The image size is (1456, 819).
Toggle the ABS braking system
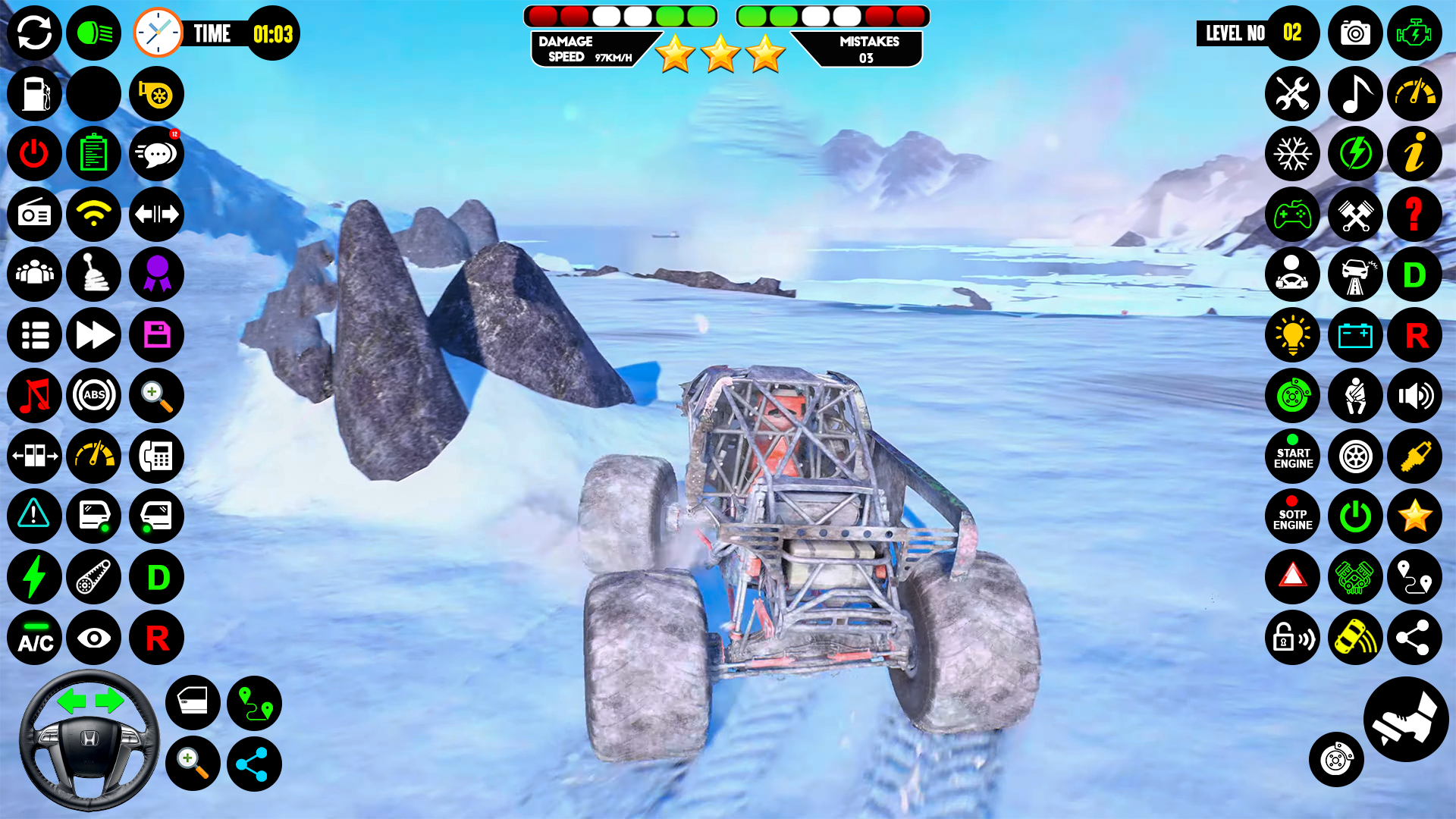[x=93, y=396]
